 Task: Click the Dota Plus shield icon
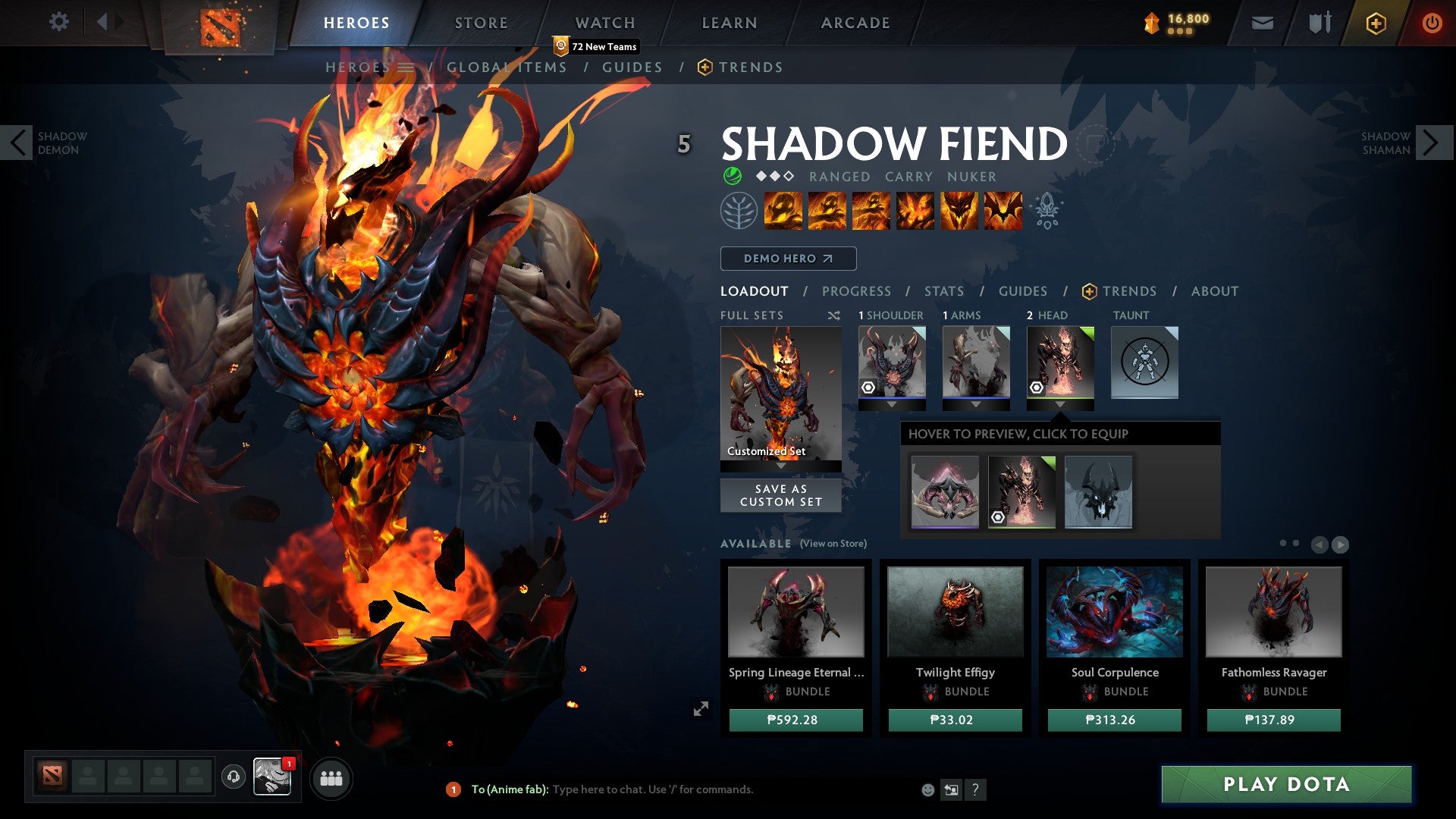1319,23
